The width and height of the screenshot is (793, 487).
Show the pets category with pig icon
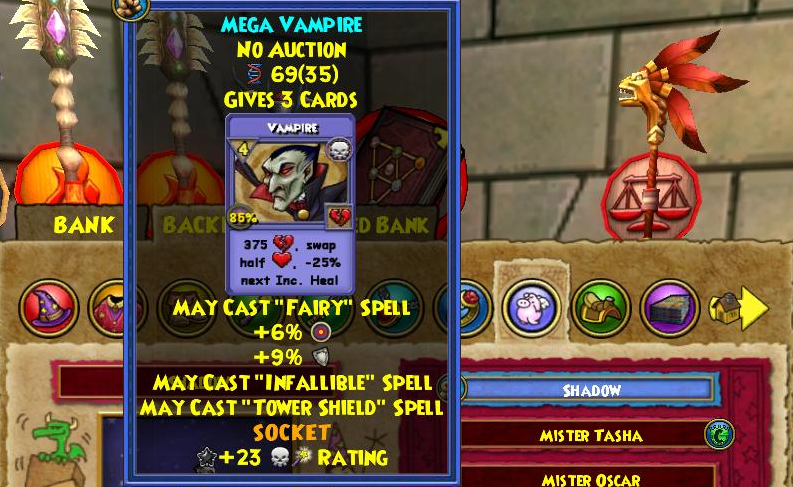(x=531, y=308)
